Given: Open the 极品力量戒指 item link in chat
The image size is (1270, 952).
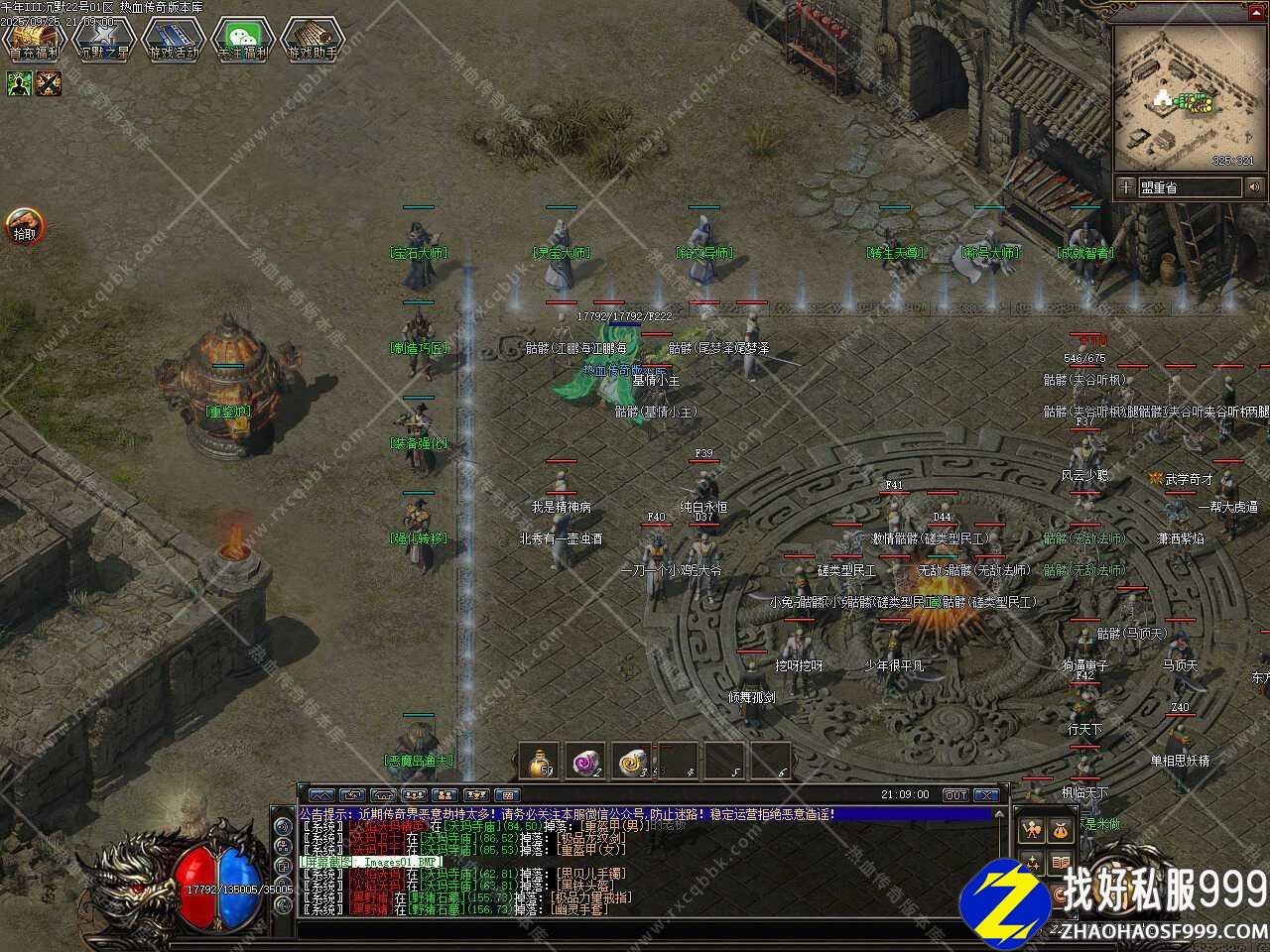Looking at the screenshot, I should point(592,897).
